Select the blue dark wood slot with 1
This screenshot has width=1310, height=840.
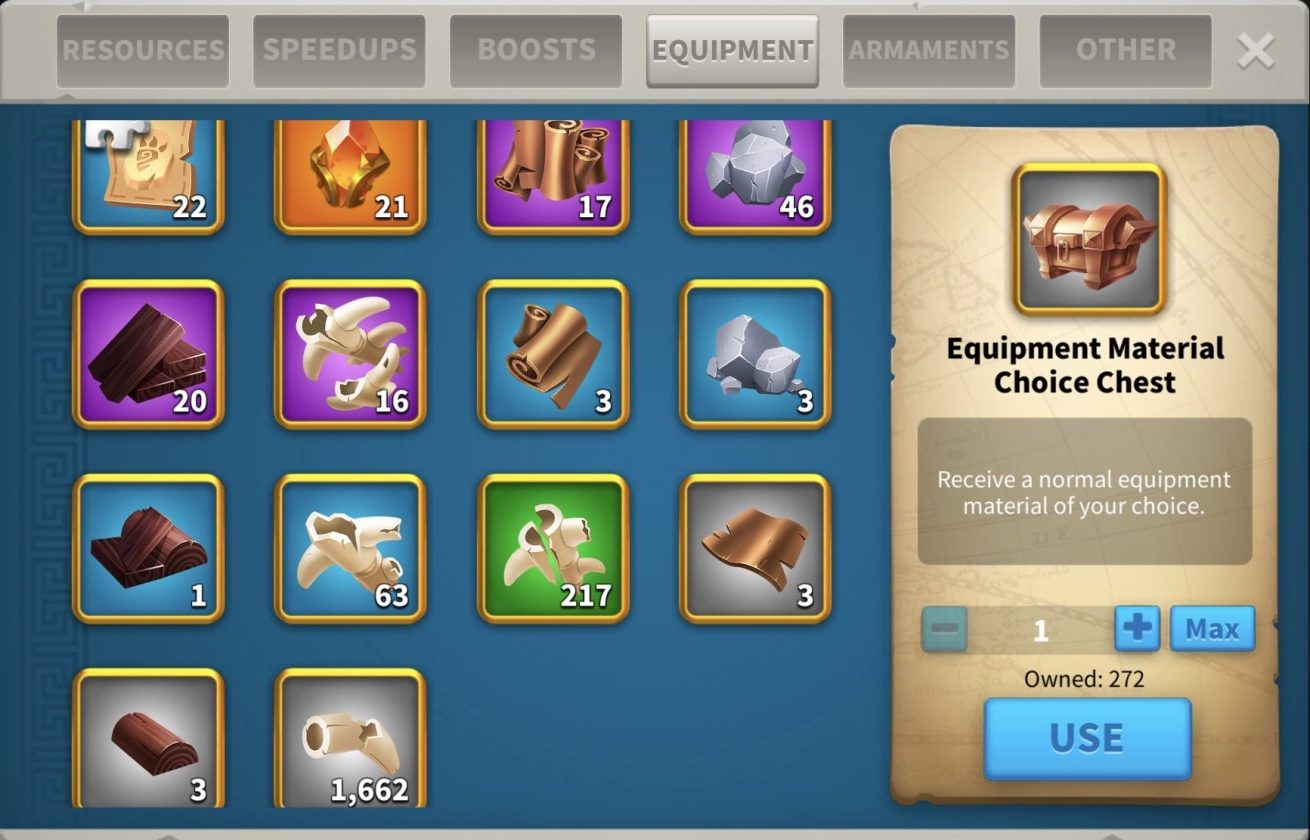(x=149, y=548)
